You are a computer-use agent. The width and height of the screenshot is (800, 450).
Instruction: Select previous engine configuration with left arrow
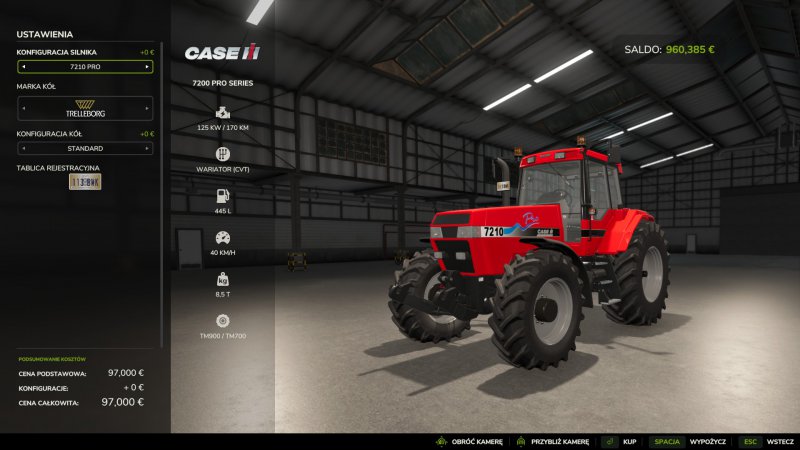point(23,67)
